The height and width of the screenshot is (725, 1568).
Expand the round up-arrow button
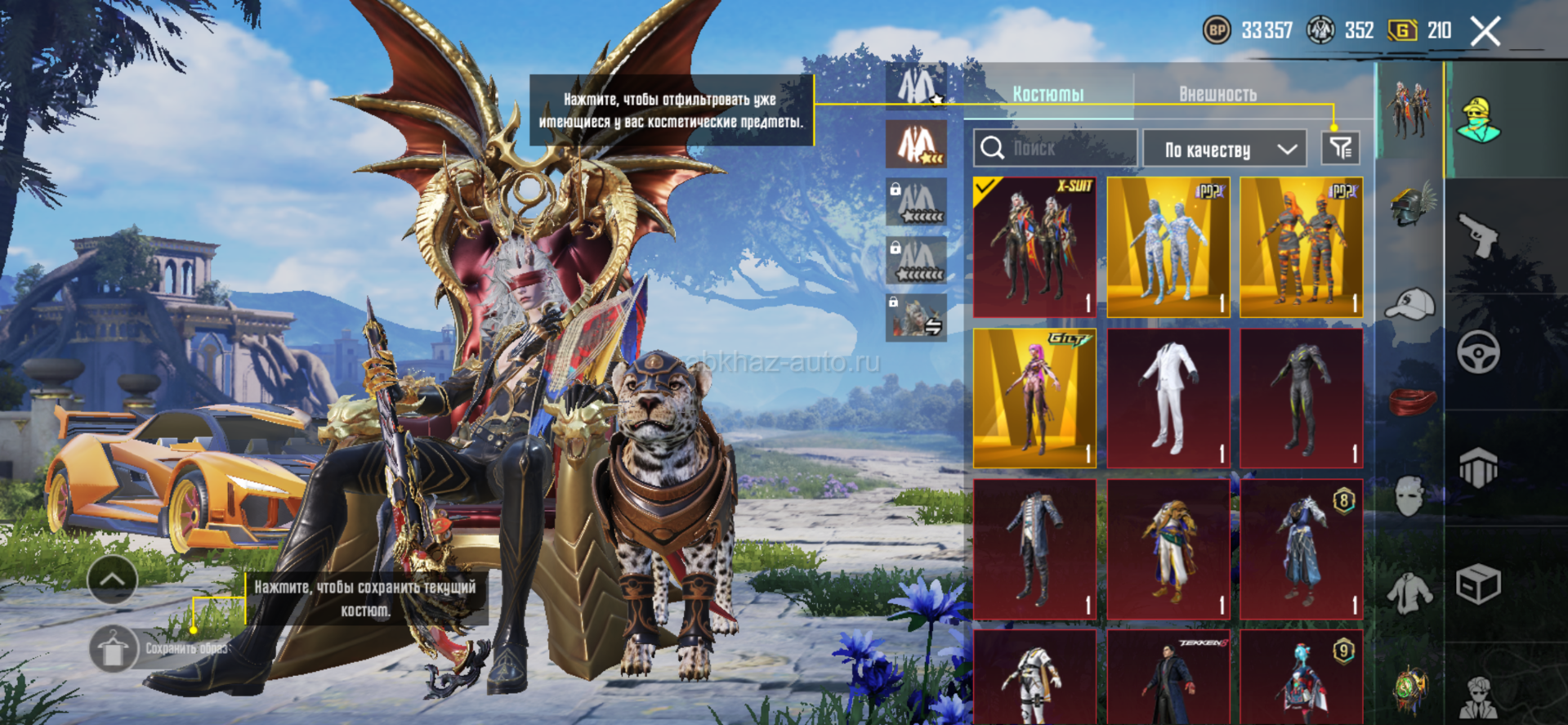(x=112, y=580)
